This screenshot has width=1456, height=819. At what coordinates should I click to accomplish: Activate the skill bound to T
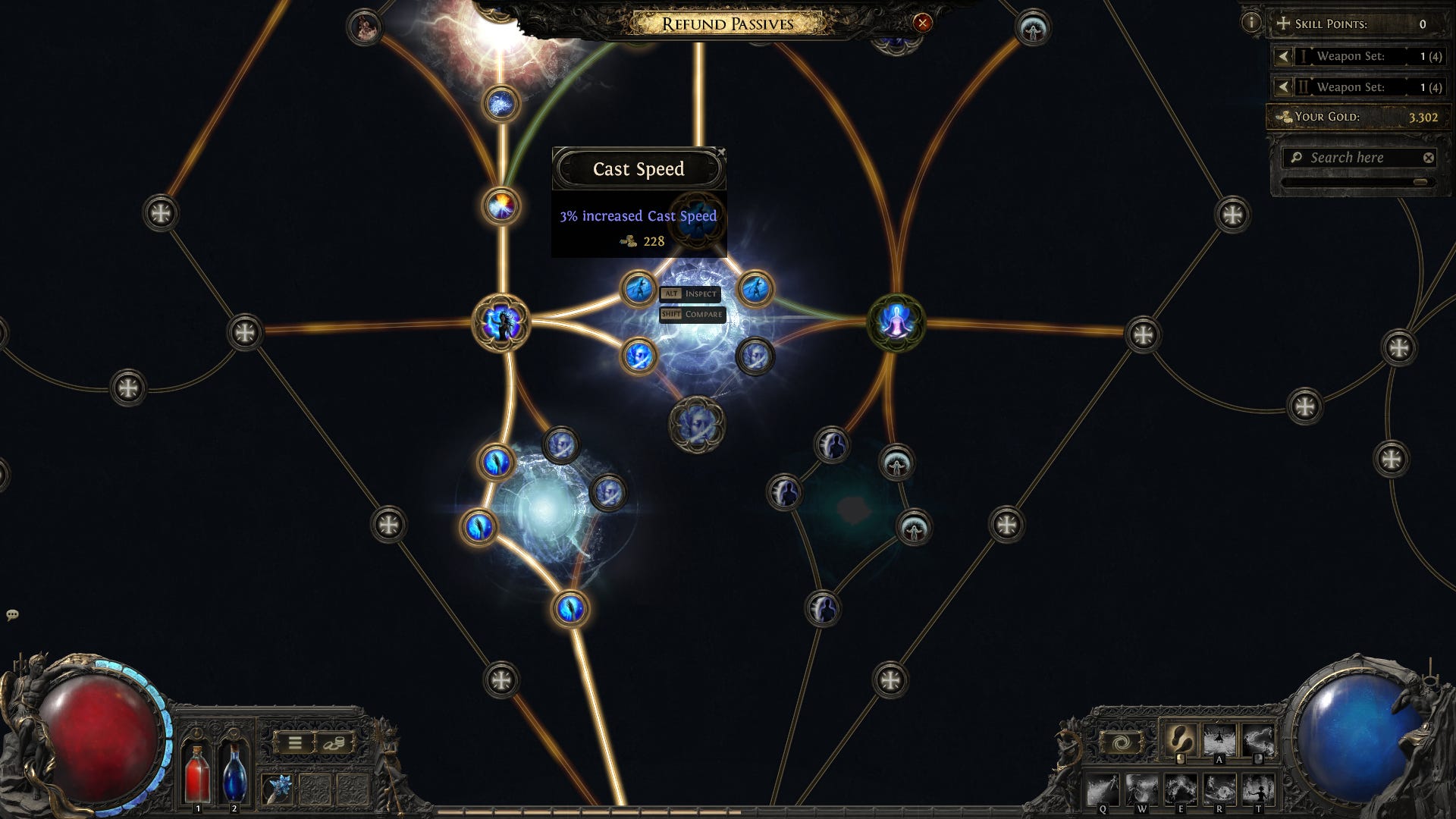pos(1258,790)
